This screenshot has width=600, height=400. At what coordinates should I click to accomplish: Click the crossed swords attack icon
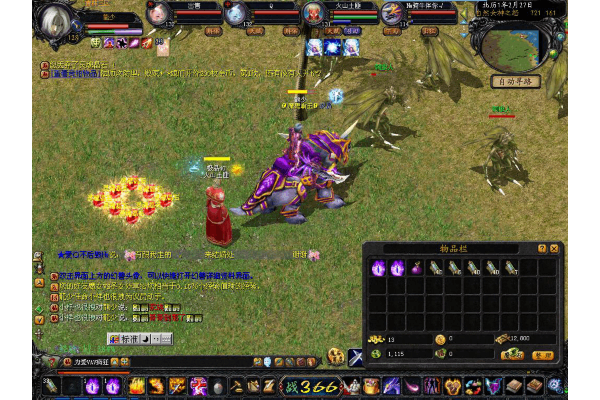click(355, 357)
